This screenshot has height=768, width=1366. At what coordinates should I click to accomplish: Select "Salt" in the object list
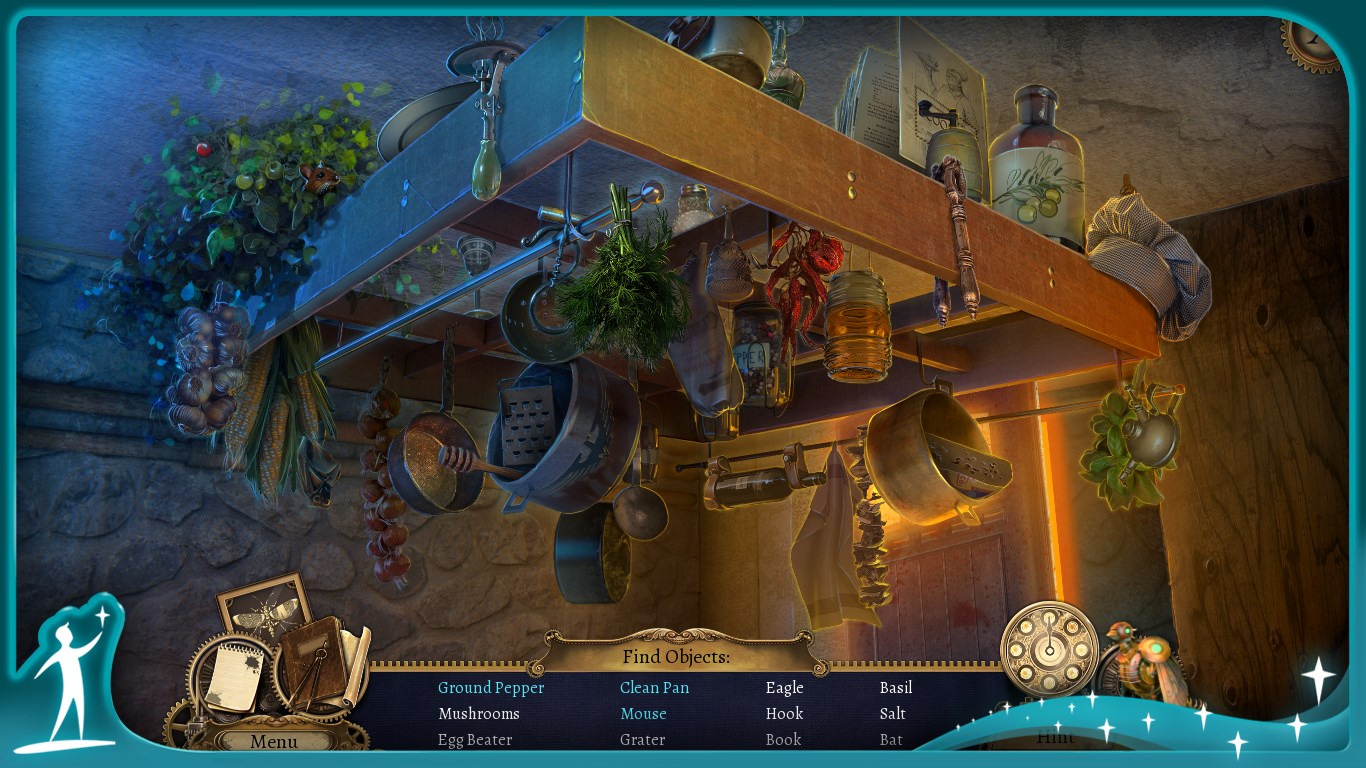click(892, 714)
